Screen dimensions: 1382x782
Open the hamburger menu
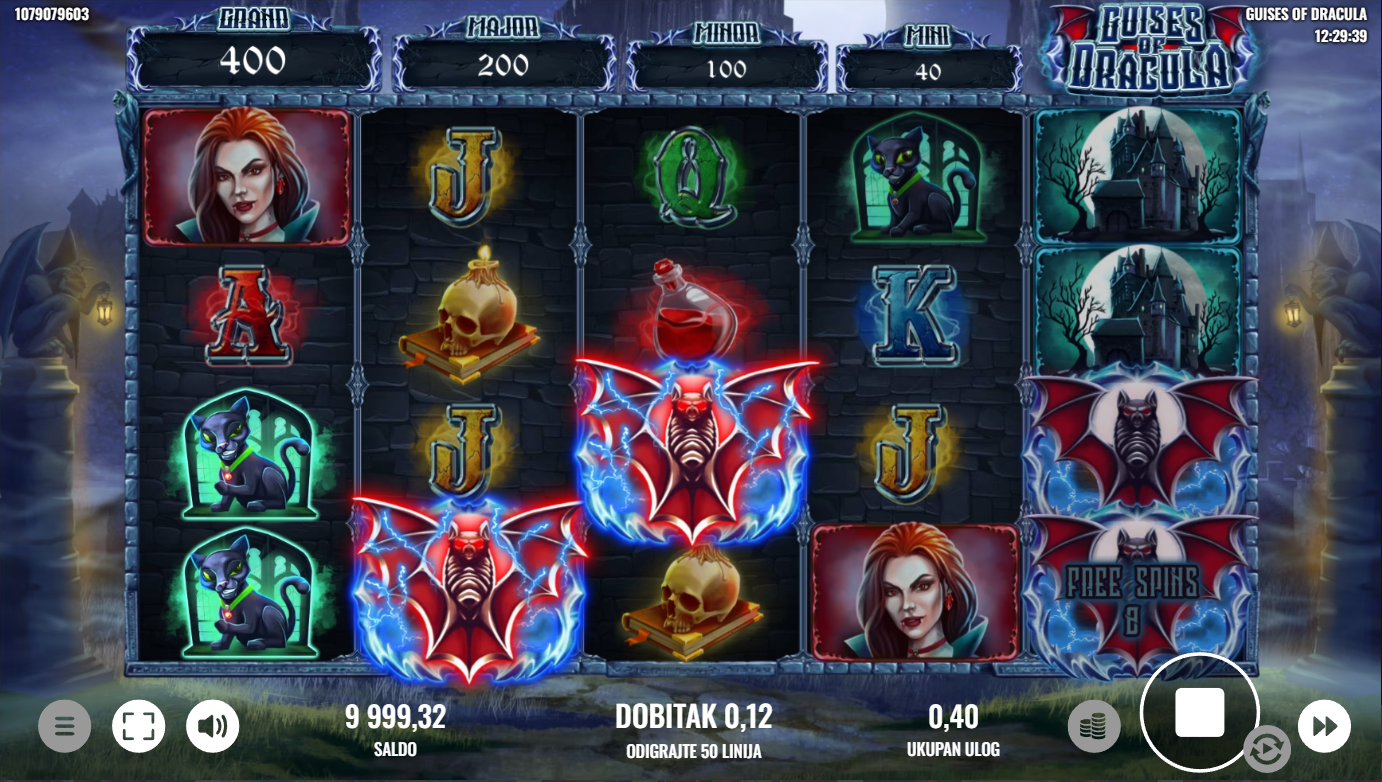point(65,726)
